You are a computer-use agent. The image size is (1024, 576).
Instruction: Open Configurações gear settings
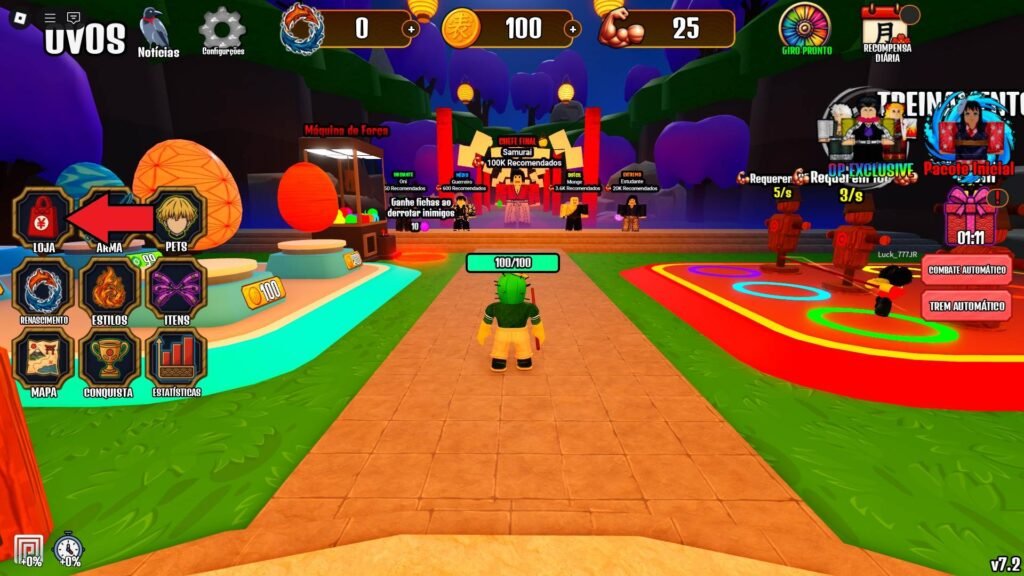pyautogui.click(x=222, y=28)
